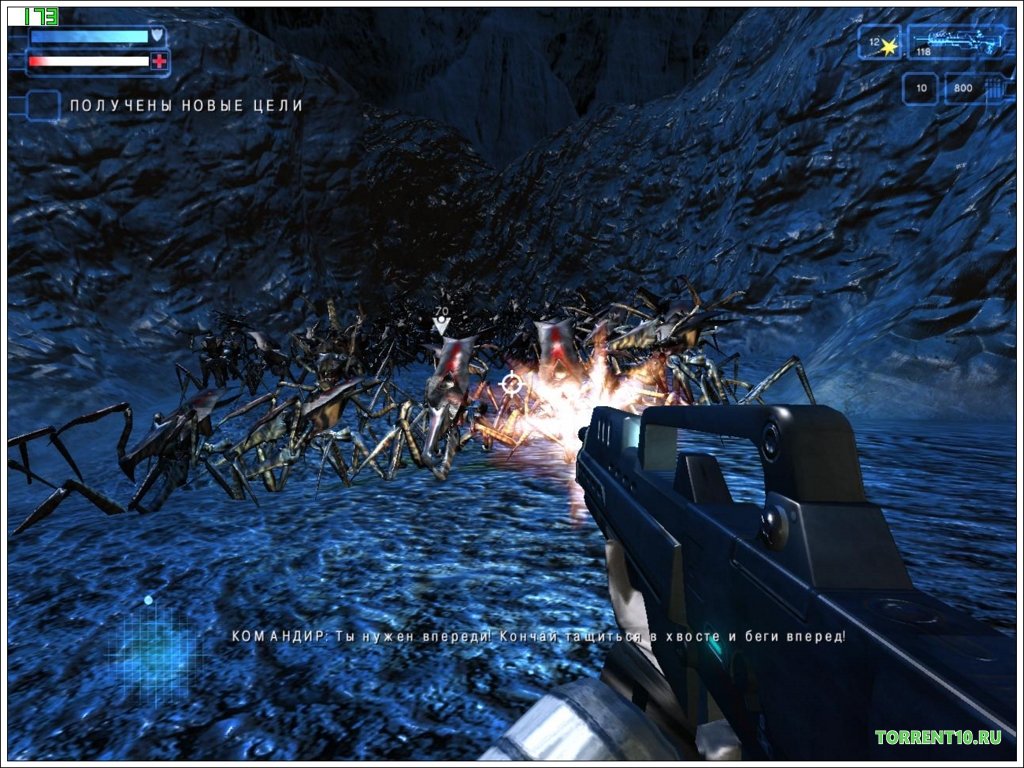1024x768 pixels.
Task: Click the red cross health icon
Action: (159, 62)
